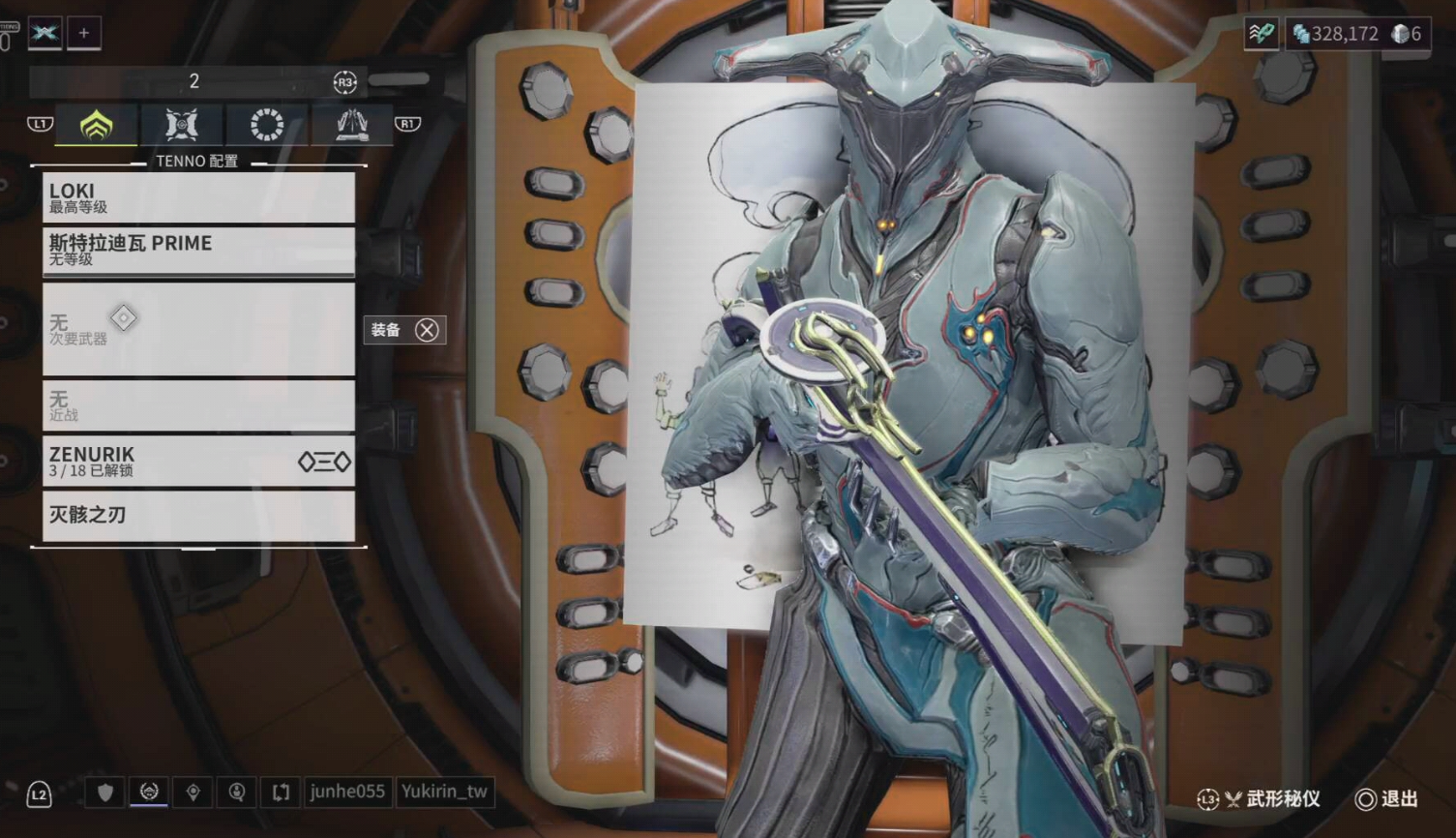
Task: Select the LOKI warframe slot
Action: (x=198, y=197)
